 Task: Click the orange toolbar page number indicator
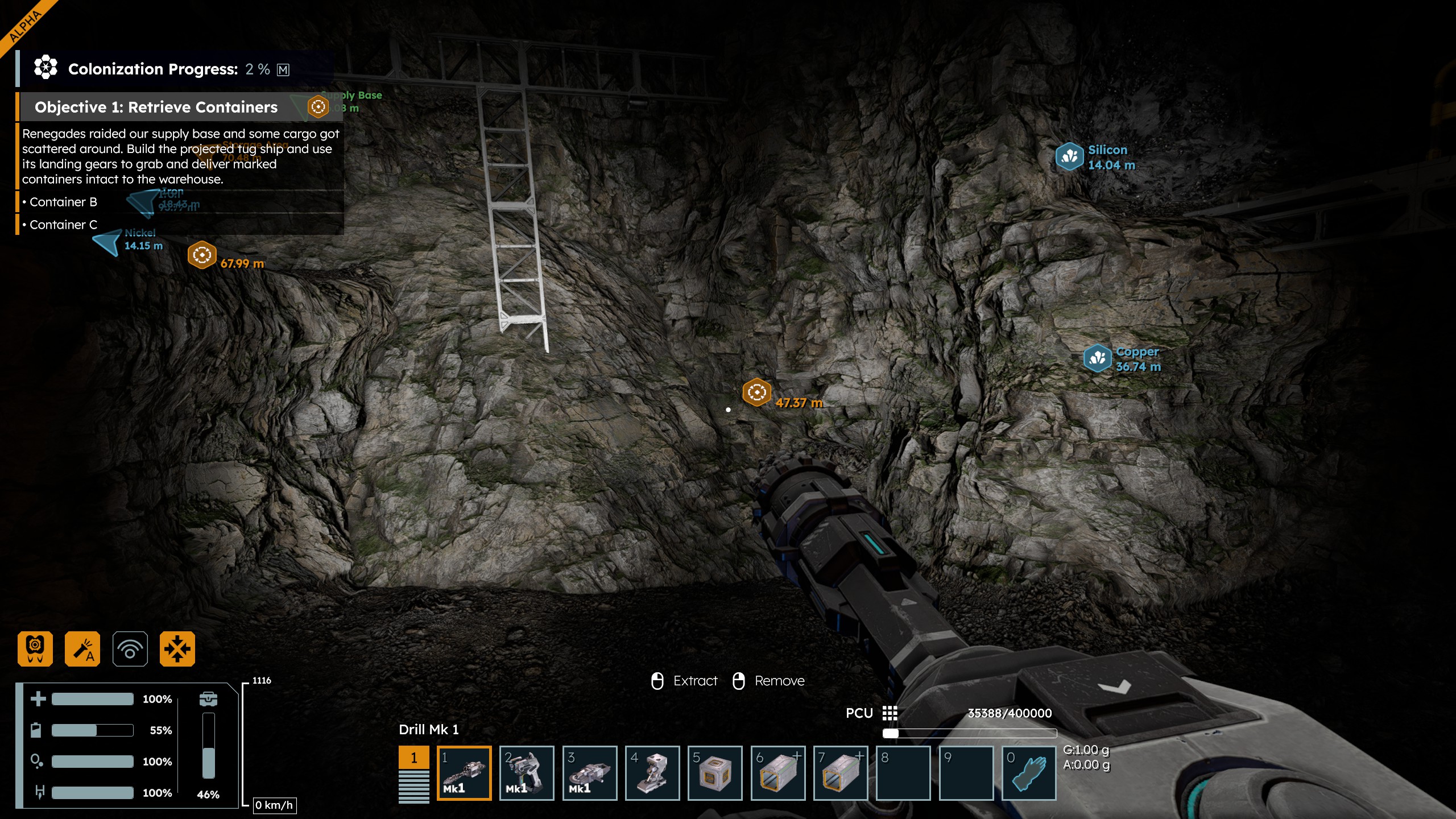(x=413, y=758)
